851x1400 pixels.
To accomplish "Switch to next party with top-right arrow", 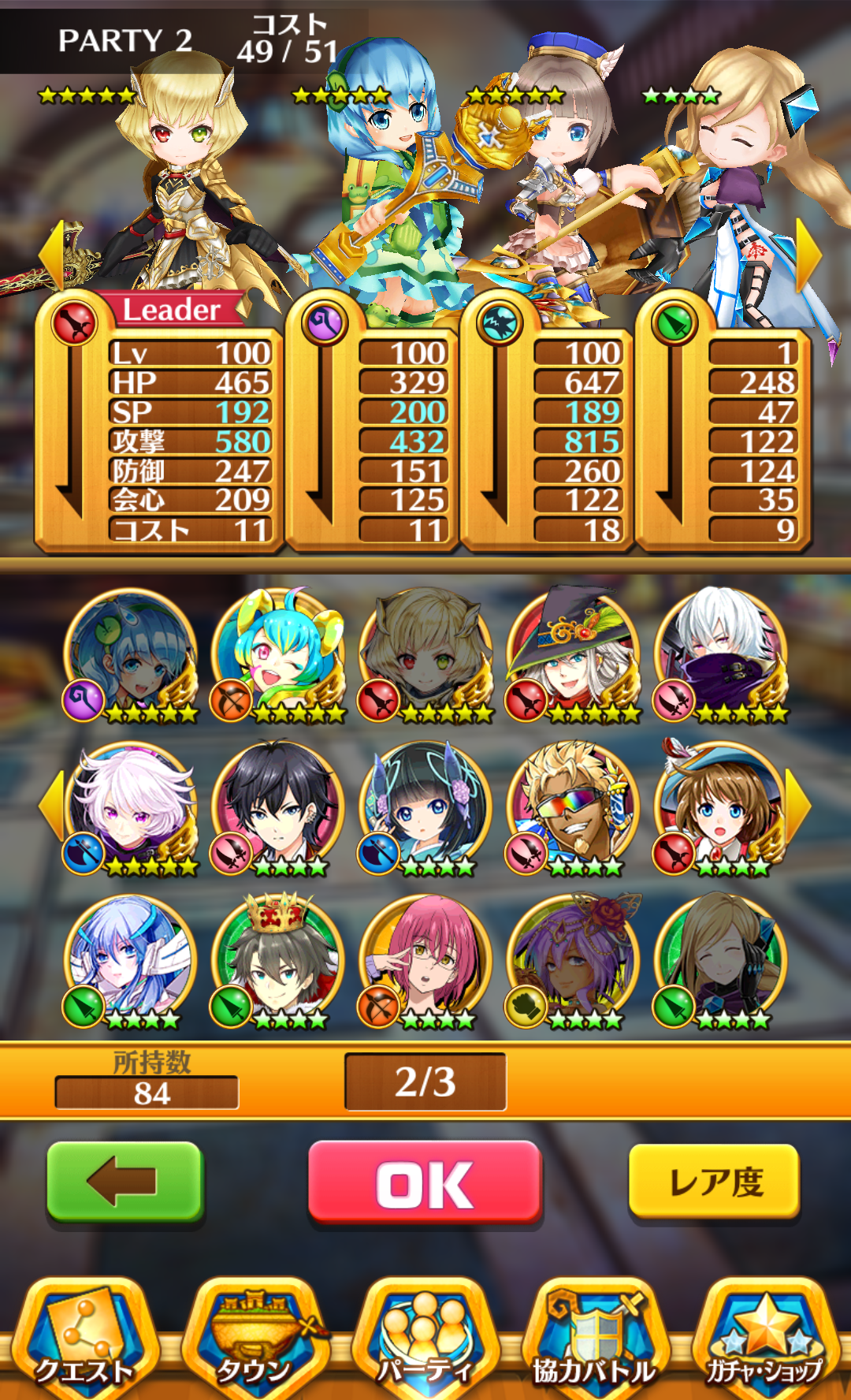I will [808, 256].
